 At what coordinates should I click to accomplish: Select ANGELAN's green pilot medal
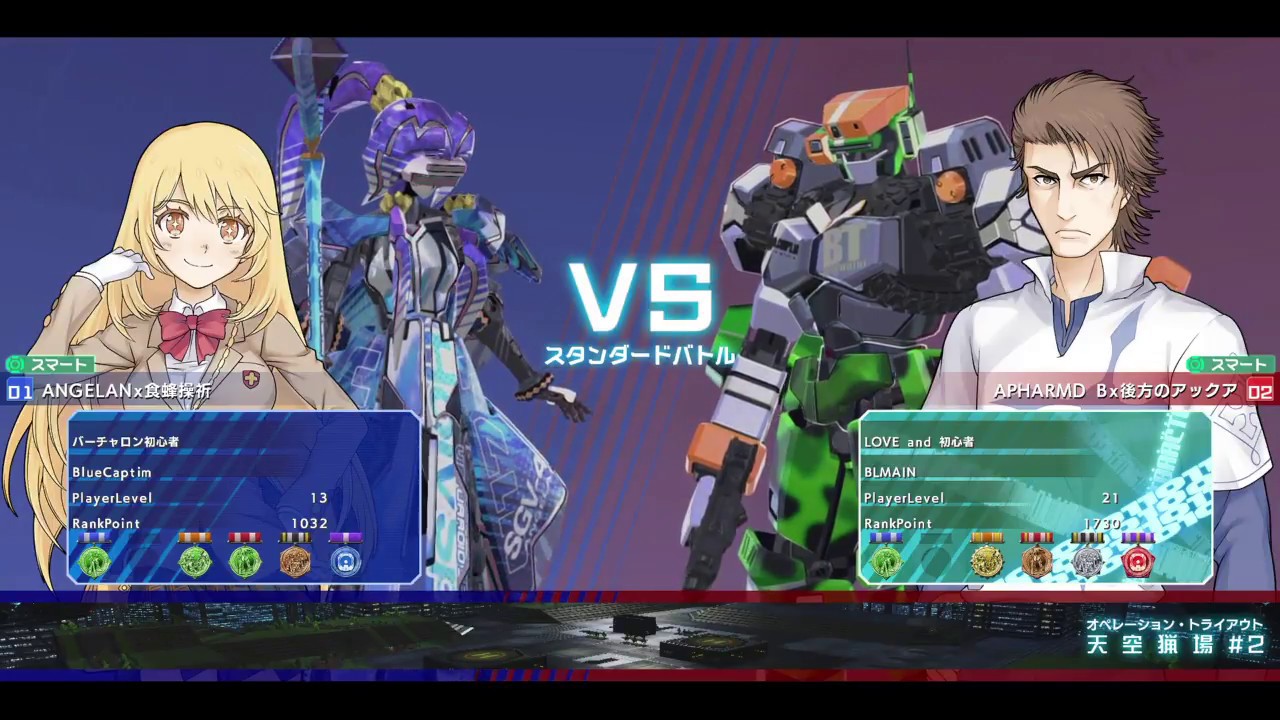click(95, 561)
